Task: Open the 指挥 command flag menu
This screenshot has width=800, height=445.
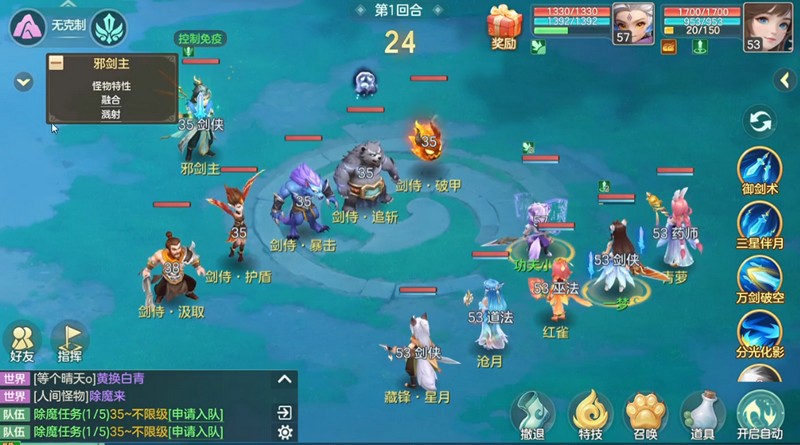Action: tap(70, 342)
